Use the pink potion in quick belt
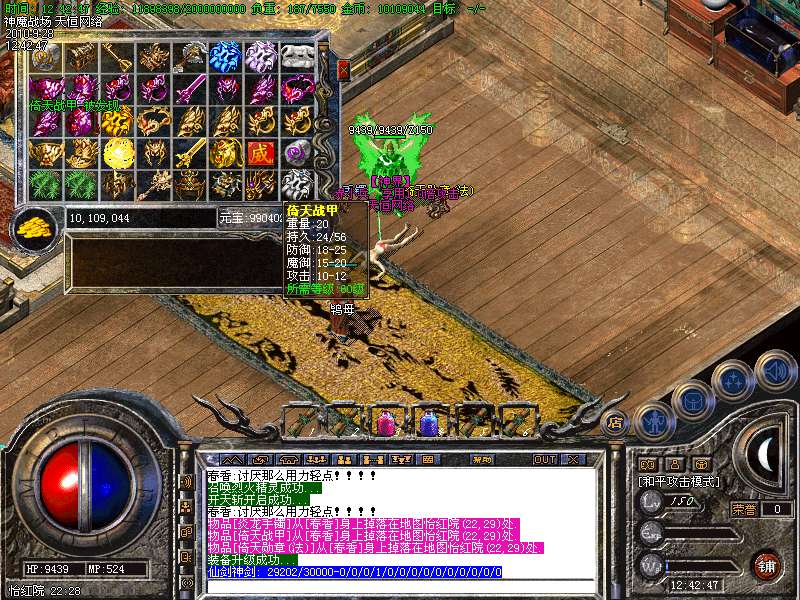Viewport: 800px width, 600px height. pyautogui.click(x=384, y=421)
